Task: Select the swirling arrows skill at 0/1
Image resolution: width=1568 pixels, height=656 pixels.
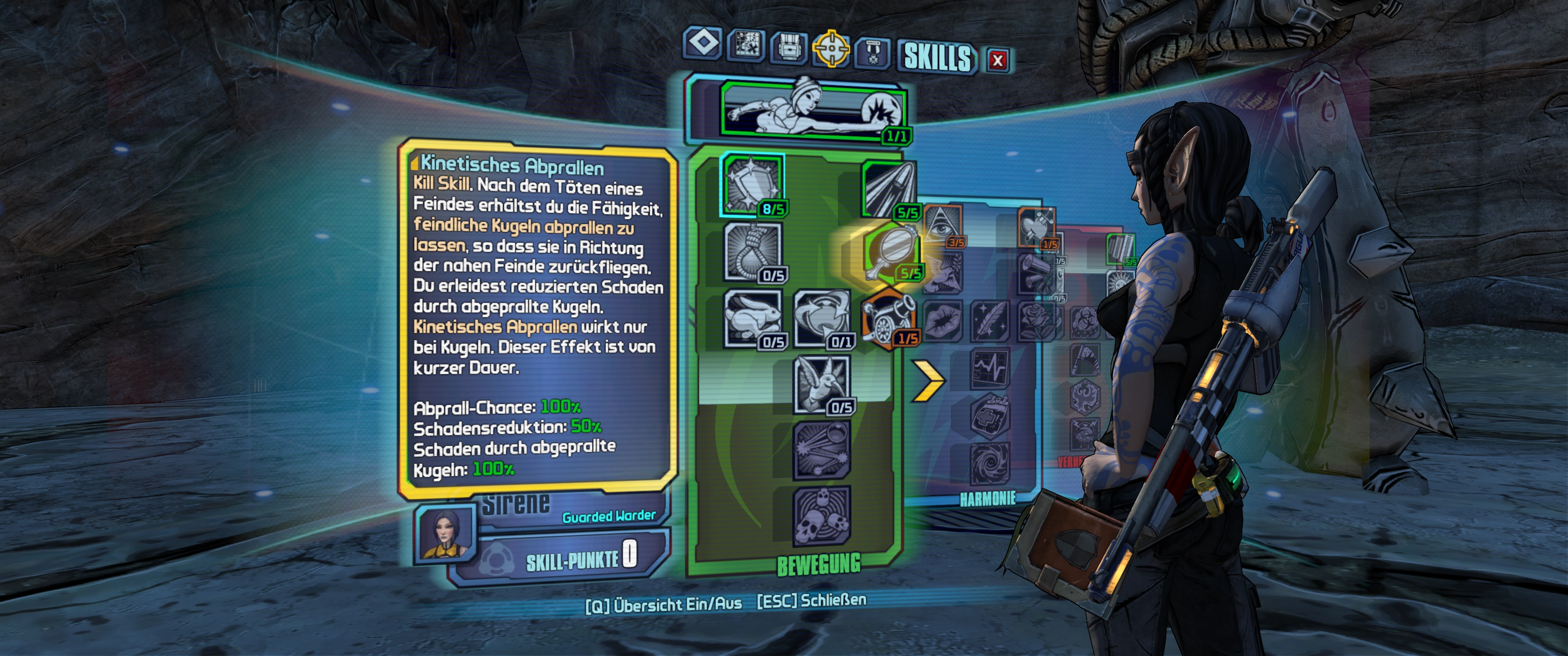Action: (x=822, y=318)
